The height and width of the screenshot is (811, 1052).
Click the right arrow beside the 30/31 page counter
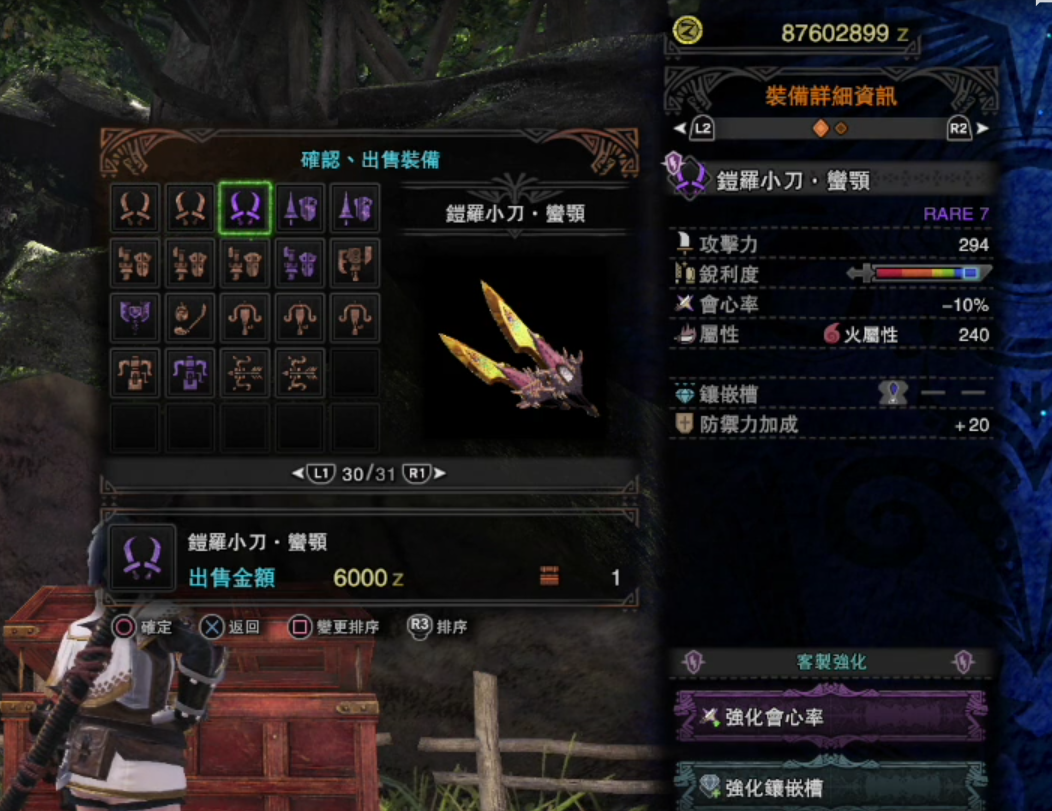click(x=441, y=474)
